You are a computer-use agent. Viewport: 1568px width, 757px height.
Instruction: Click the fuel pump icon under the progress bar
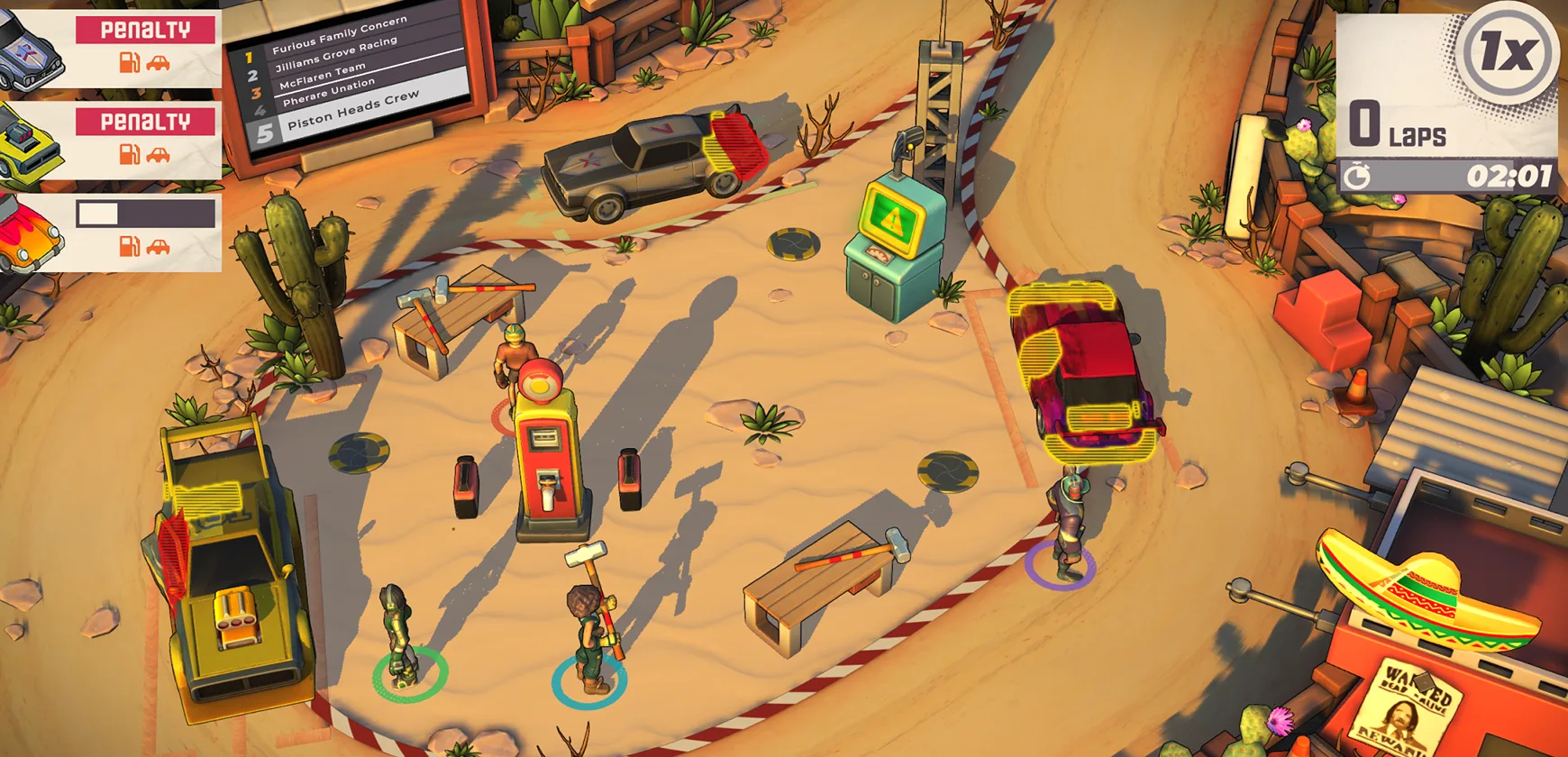[x=130, y=245]
